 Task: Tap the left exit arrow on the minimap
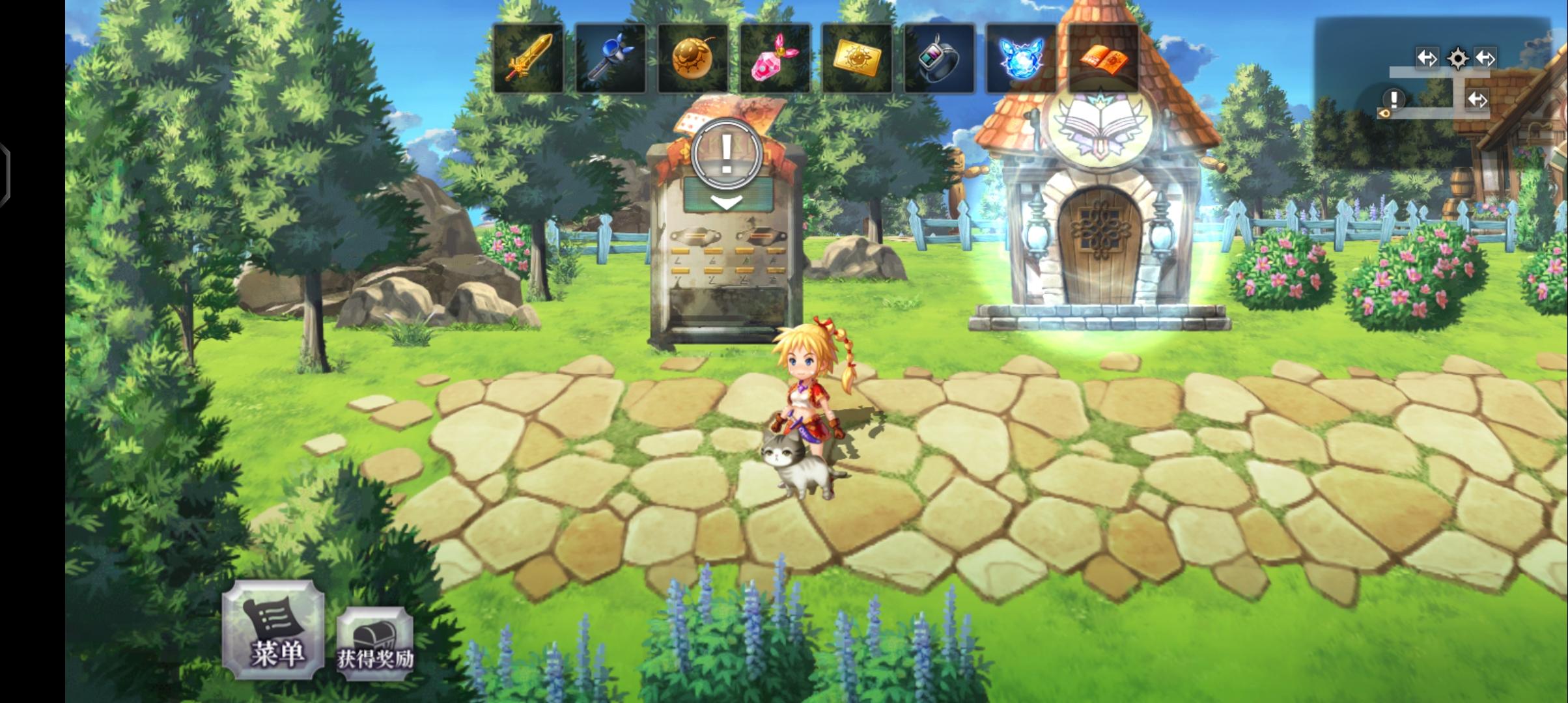pos(1427,59)
